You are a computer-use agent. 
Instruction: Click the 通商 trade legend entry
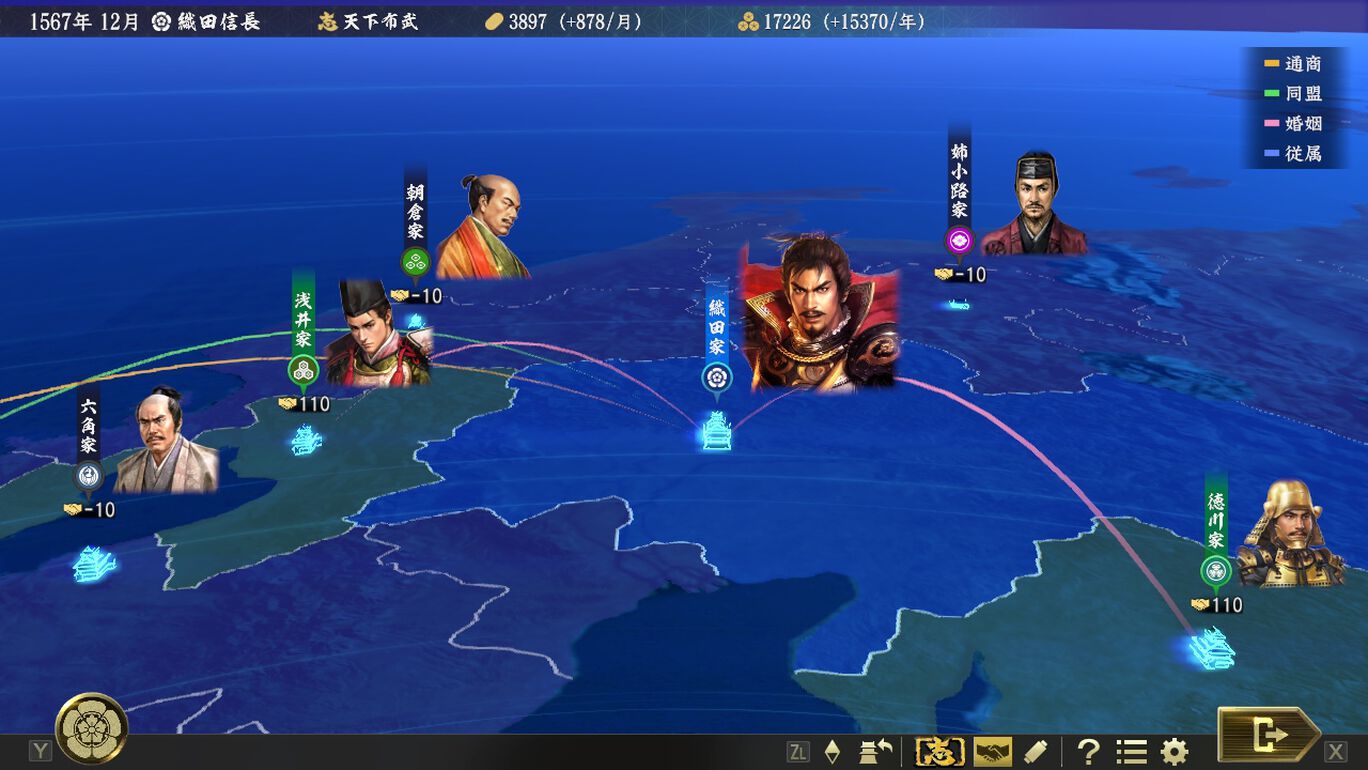coord(1293,64)
